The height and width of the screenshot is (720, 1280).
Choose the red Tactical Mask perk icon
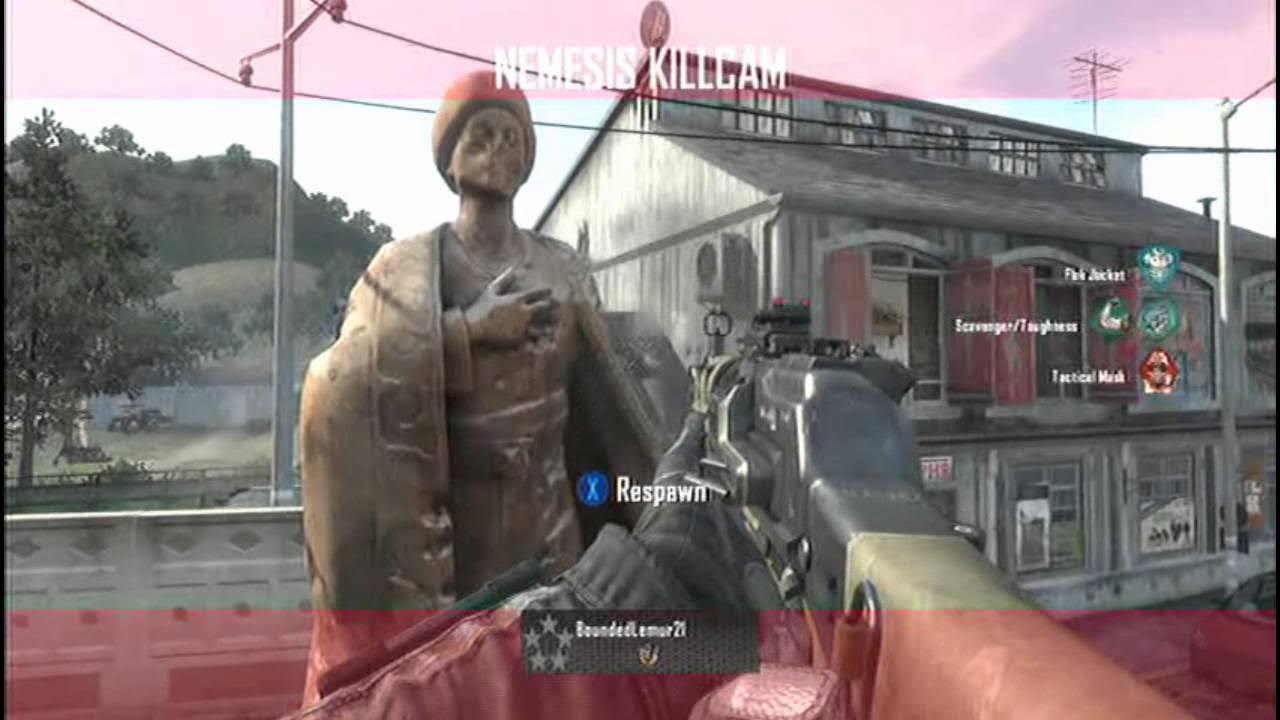pos(1160,372)
